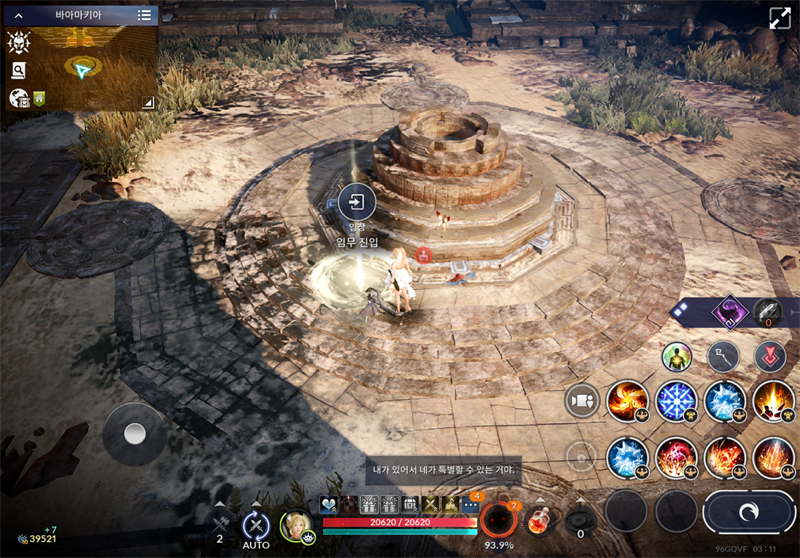Open the helmet and crossed swords icon
This screenshot has height=558, width=800.
pyautogui.click(x=18, y=42)
